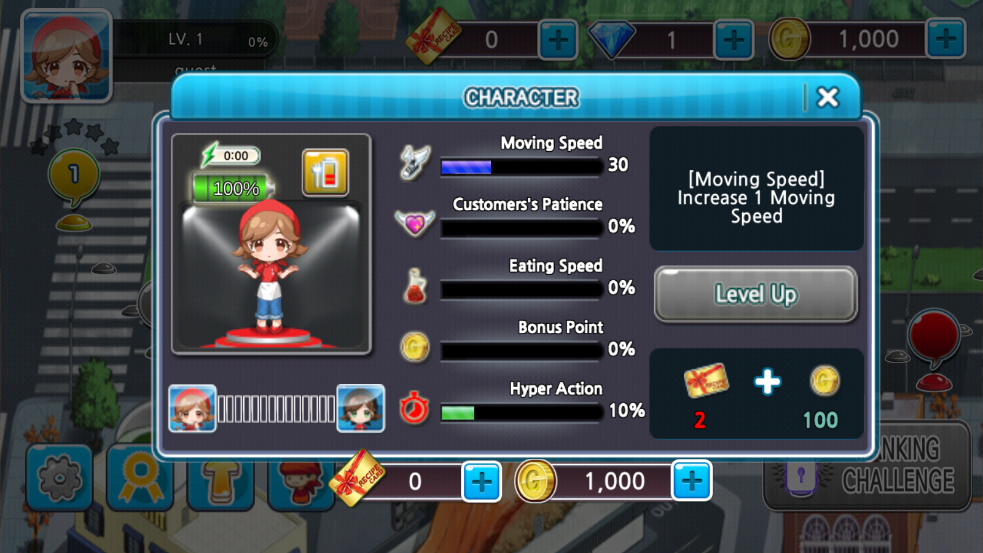Tap the battery recharge button
This screenshot has width=983, height=553.
click(x=325, y=173)
